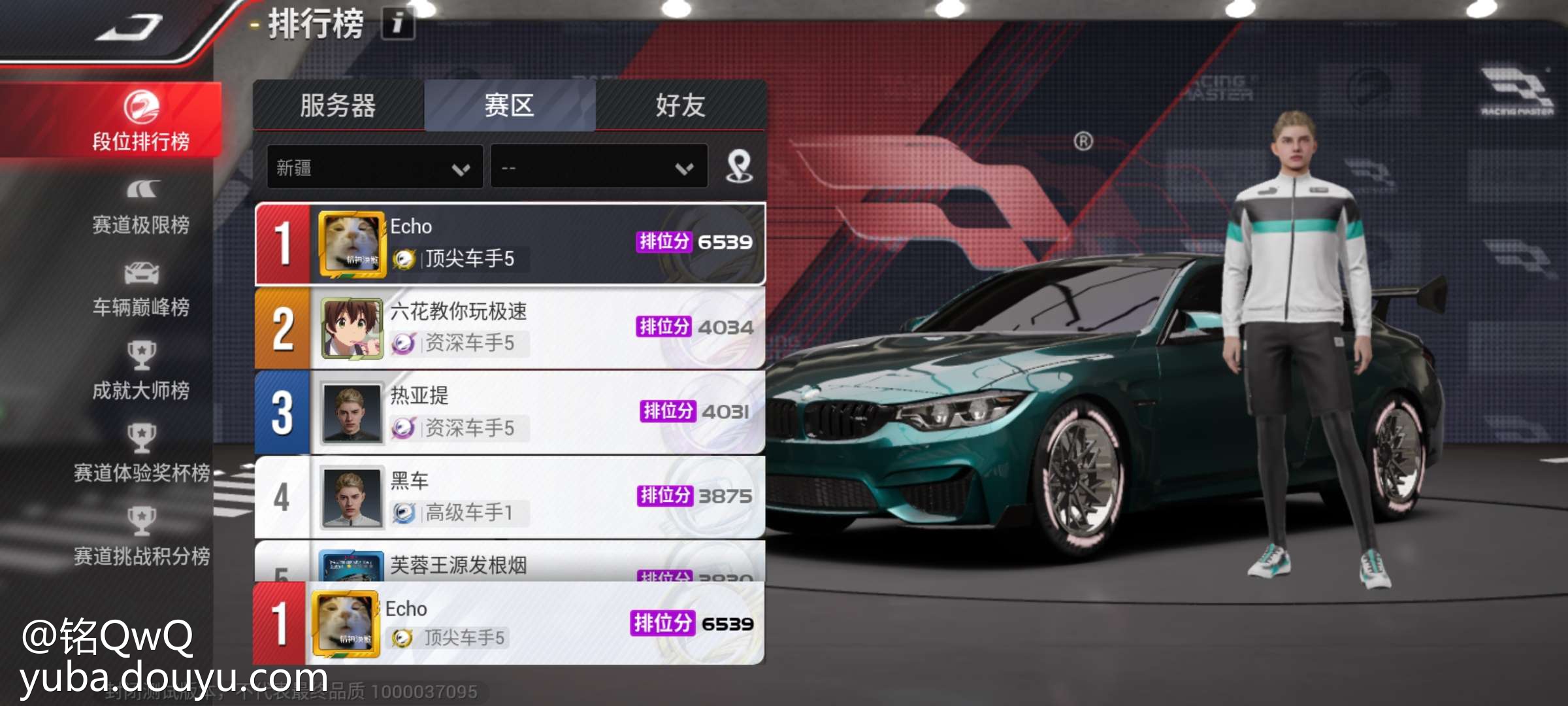
Task: Select 段位排行榜 in the sidebar
Action: pyautogui.click(x=141, y=121)
